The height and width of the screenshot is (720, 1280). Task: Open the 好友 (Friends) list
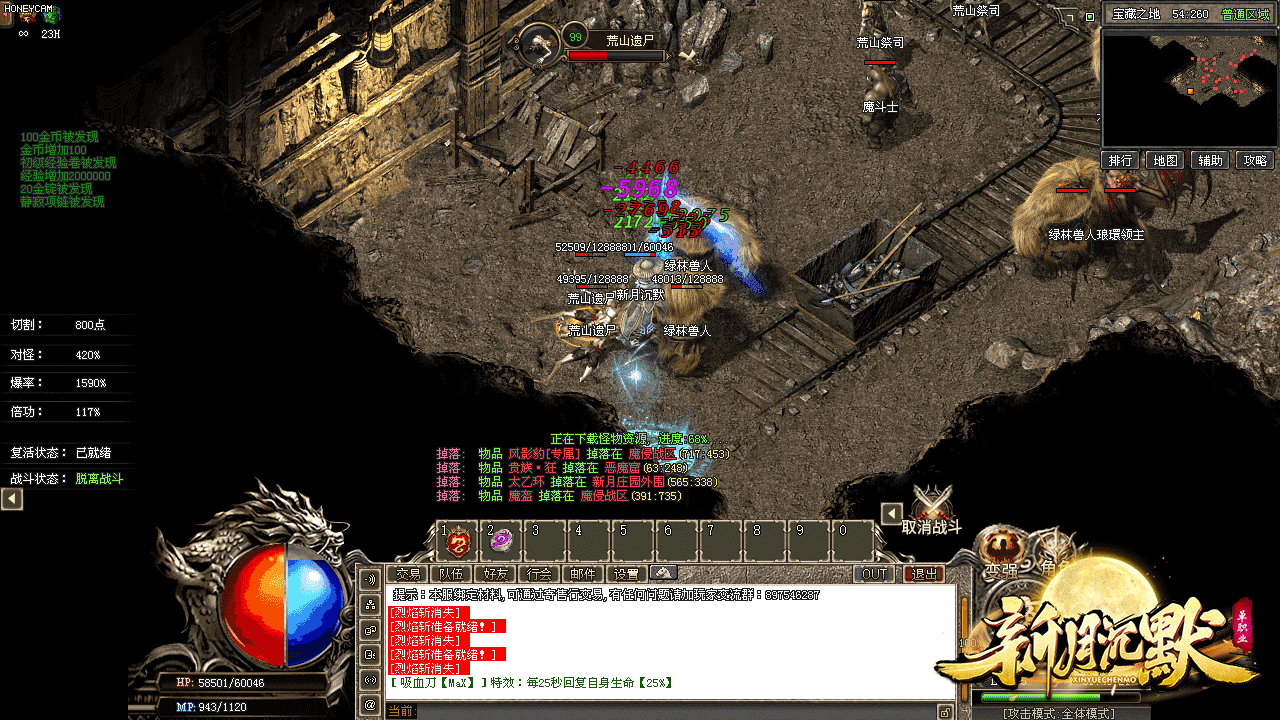tap(495, 574)
